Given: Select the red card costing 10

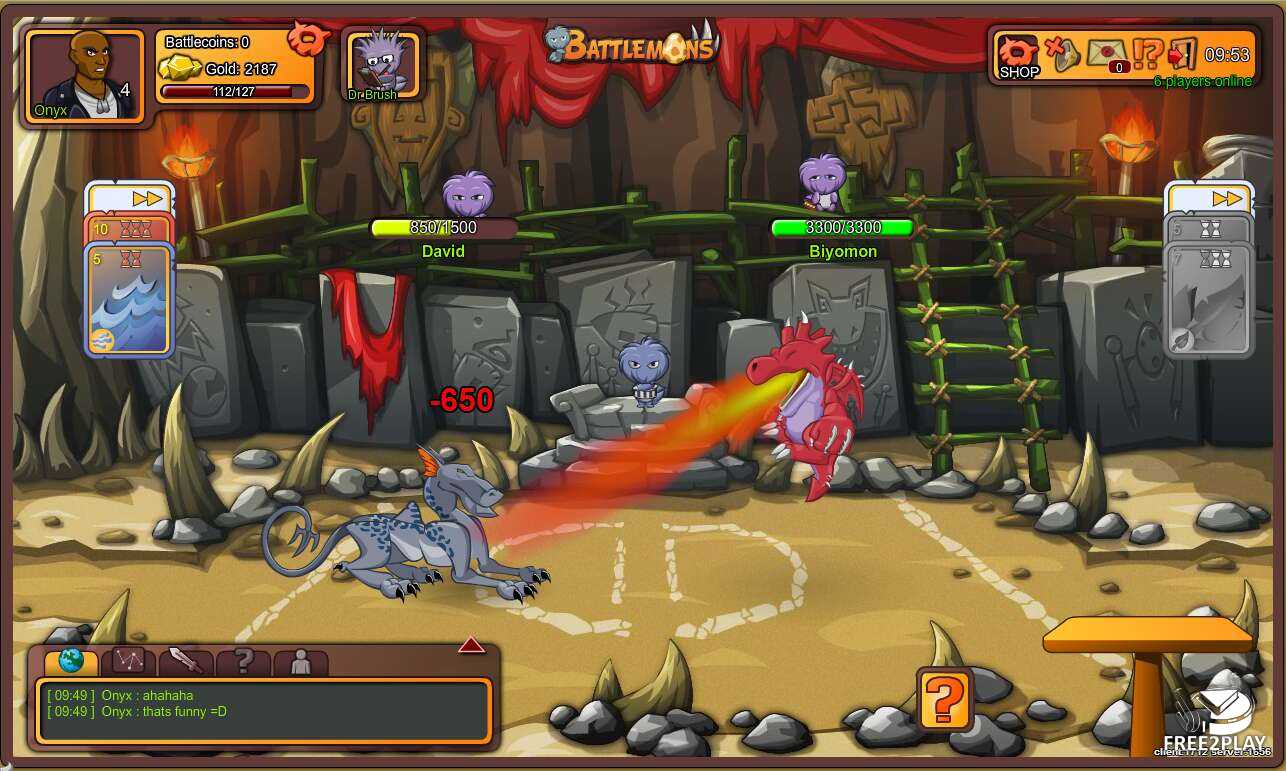Looking at the screenshot, I should tap(128, 229).
